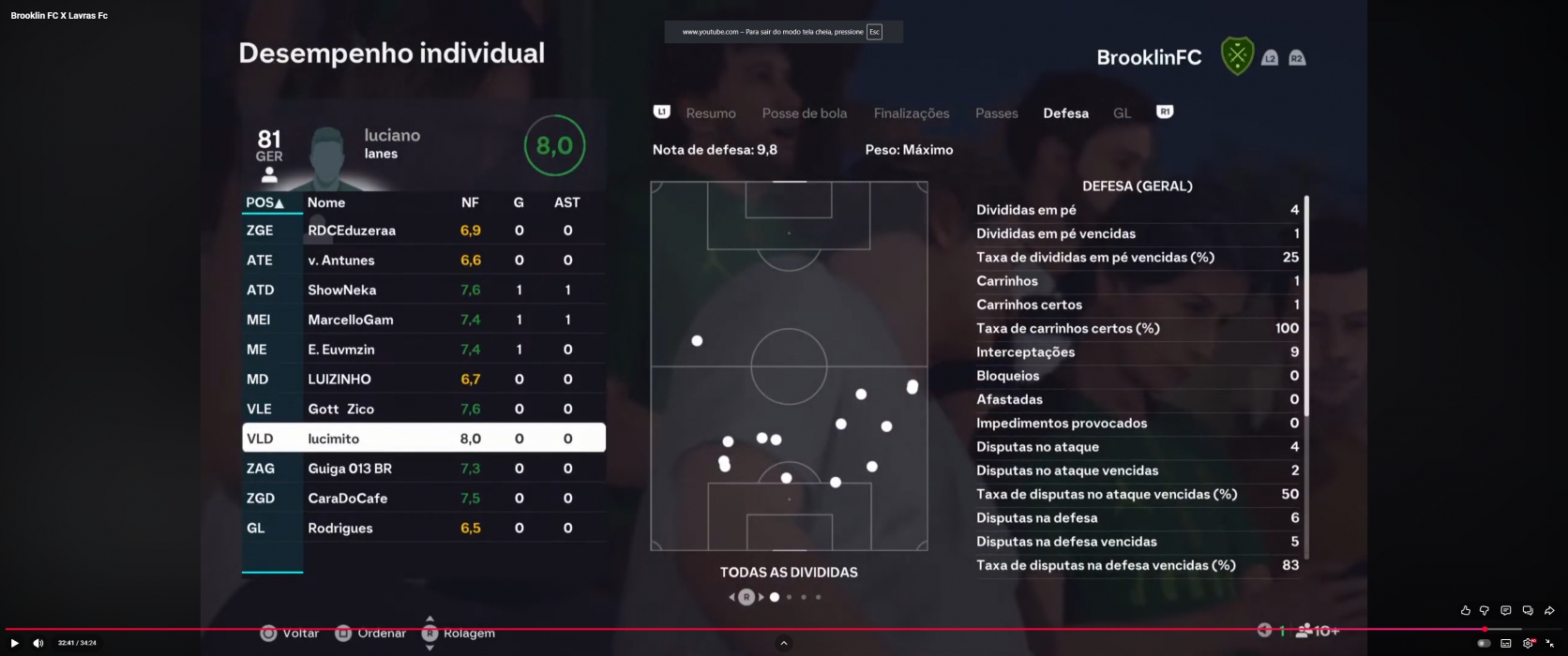This screenshot has height=656, width=1568.
Task: Play the YouTube video
Action: 15,643
